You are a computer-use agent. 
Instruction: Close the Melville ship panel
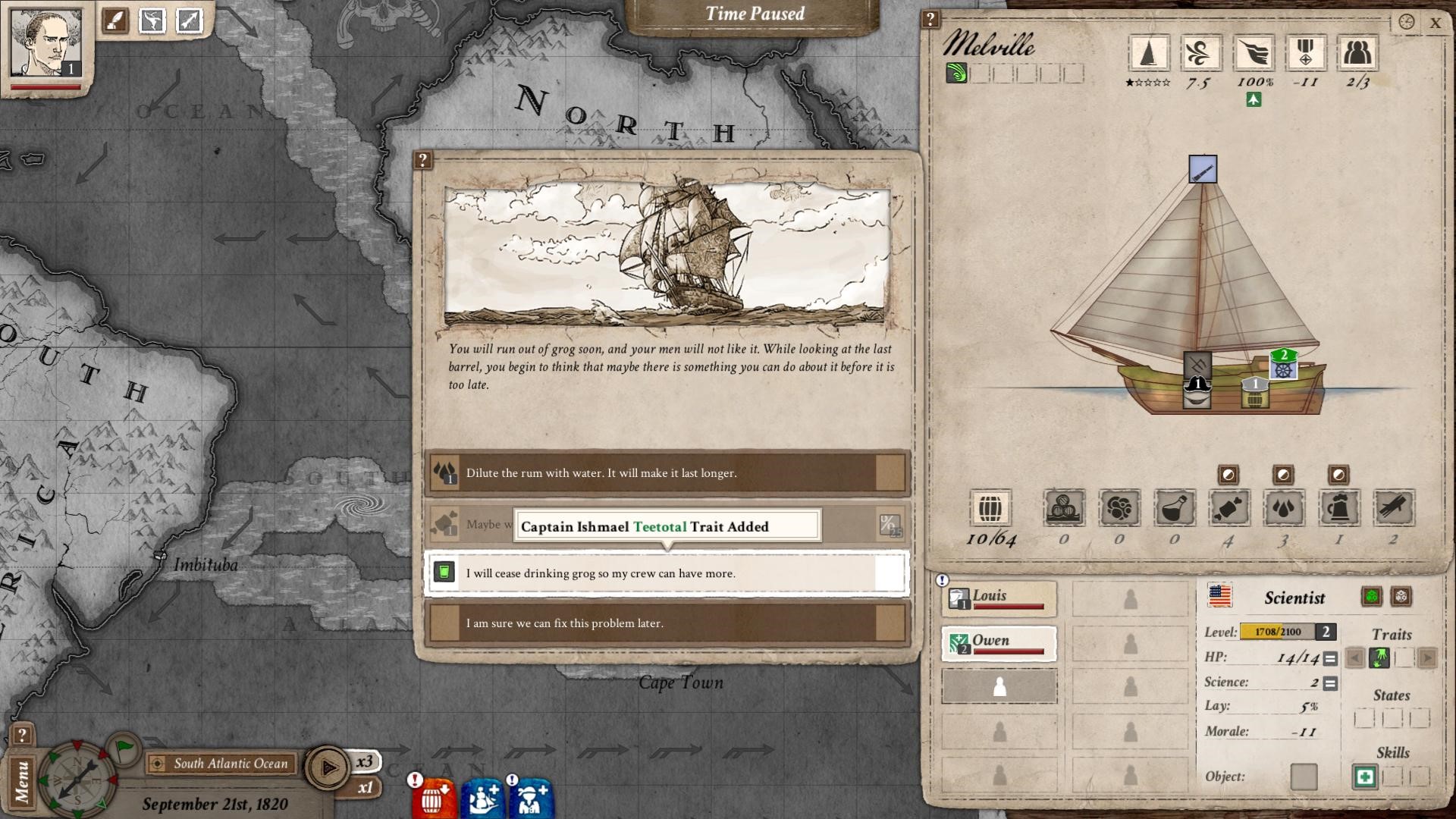tap(1435, 23)
